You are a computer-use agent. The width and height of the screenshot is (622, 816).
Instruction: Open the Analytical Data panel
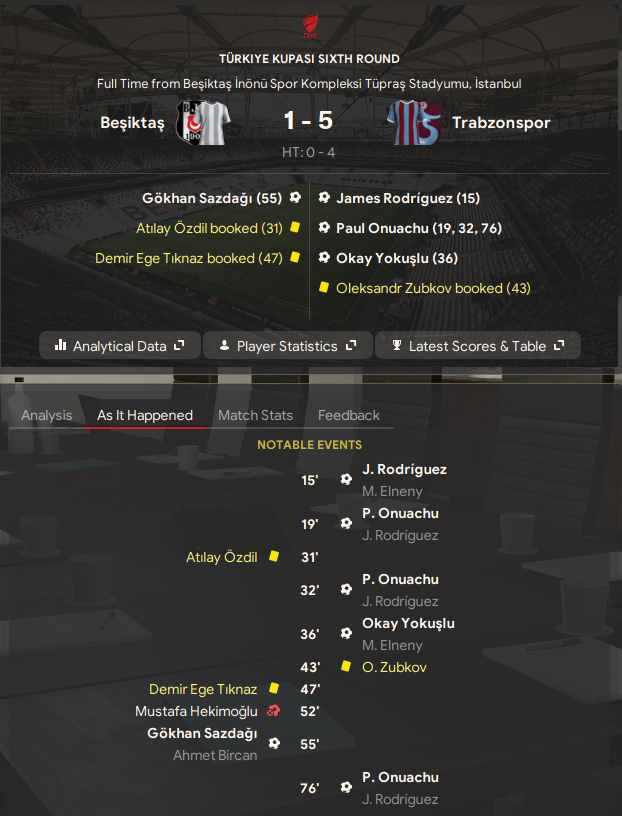point(120,346)
